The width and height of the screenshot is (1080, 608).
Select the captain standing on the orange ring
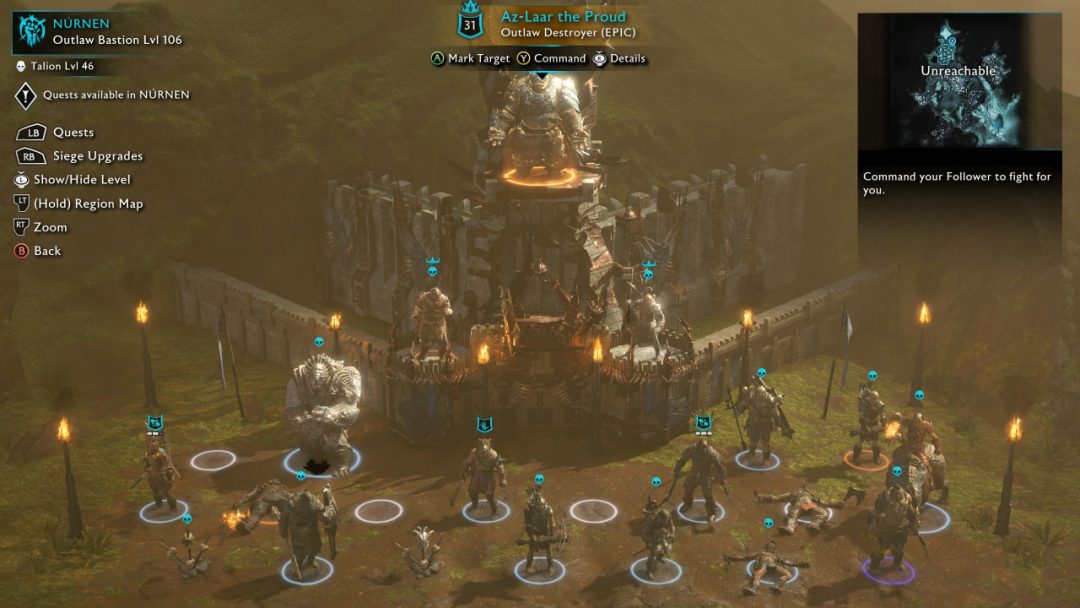click(x=867, y=420)
